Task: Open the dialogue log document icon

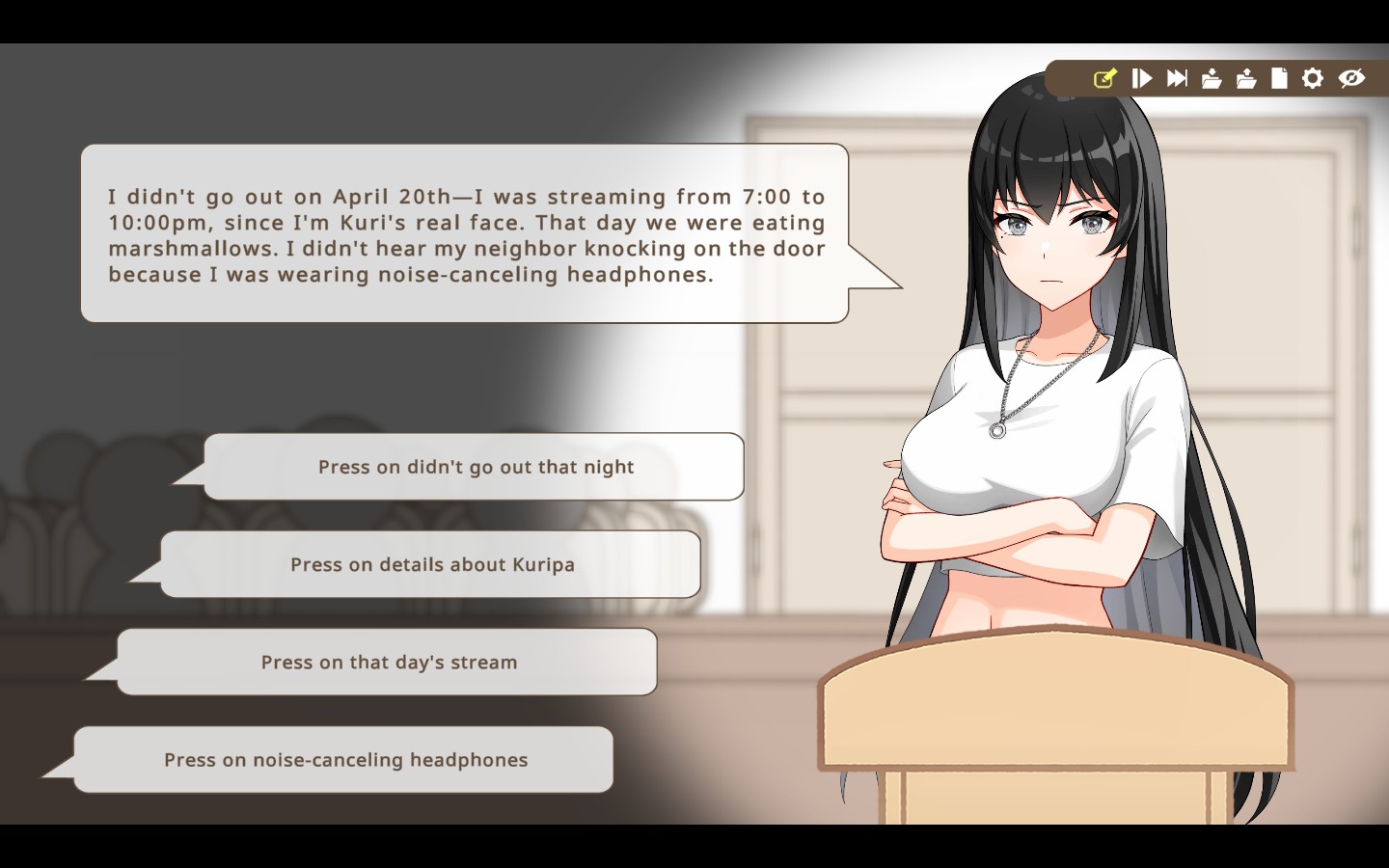Action: (1279, 78)
